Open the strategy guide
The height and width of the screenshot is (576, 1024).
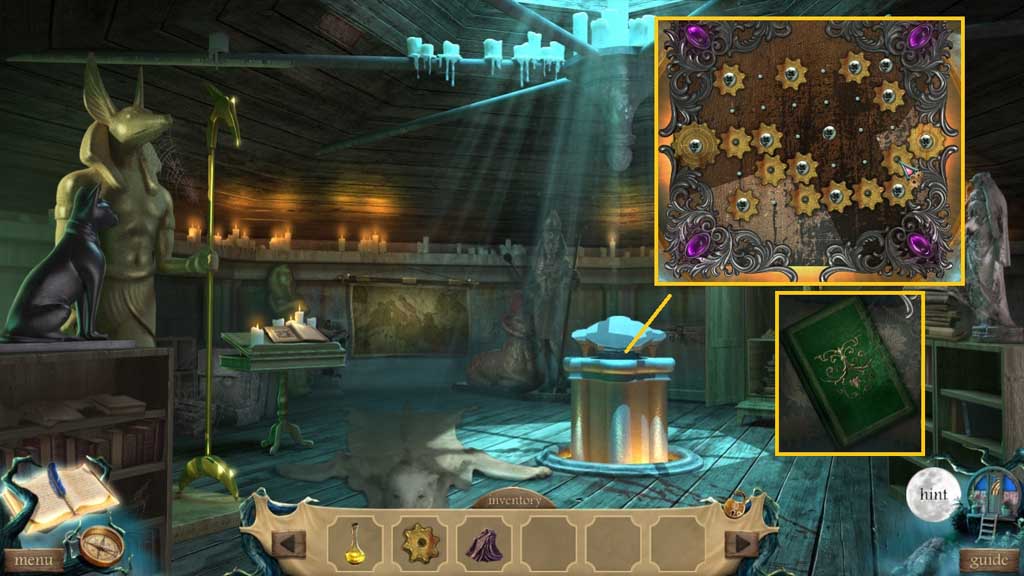click(x=990, y=560)
